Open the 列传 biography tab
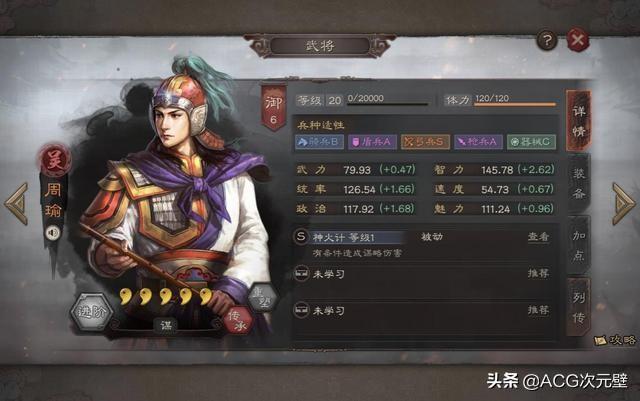This screenshot has width=640, height=401. (x=578, y=305)
